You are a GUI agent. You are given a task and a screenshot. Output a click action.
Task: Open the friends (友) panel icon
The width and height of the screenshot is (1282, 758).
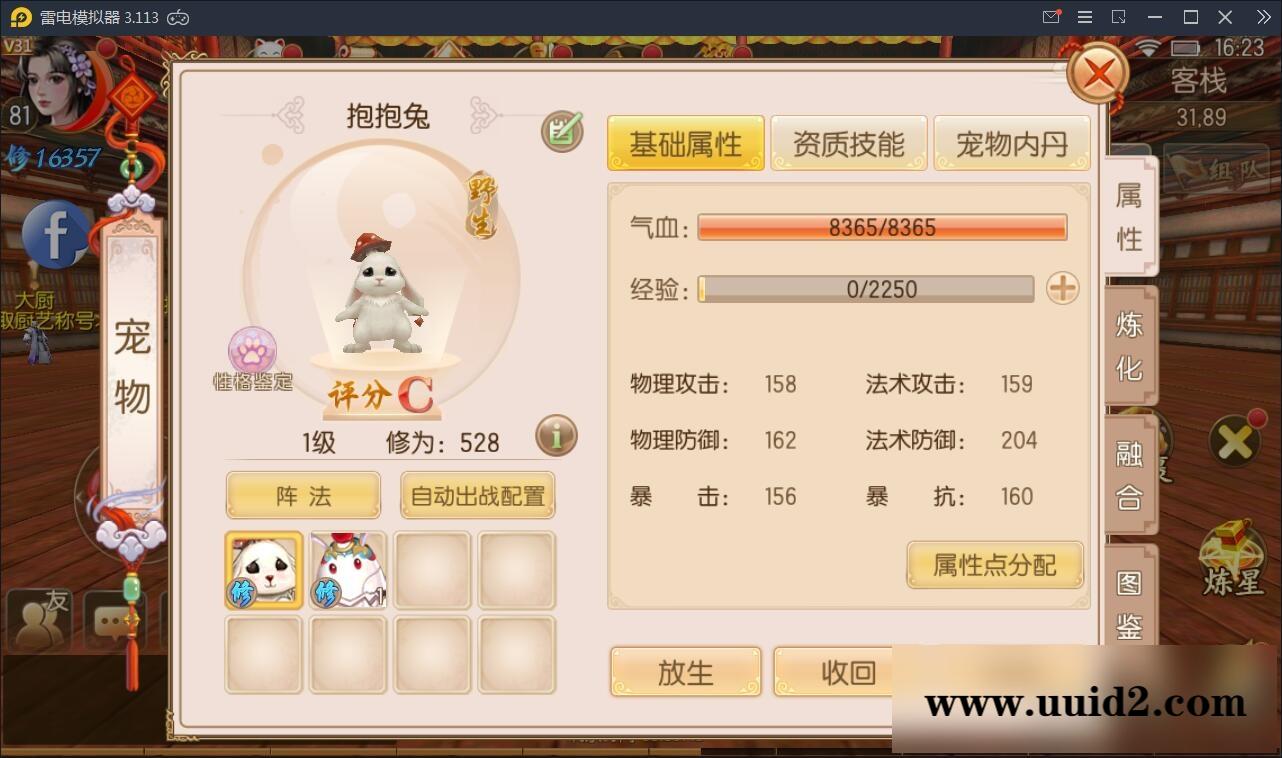point(38,620)
